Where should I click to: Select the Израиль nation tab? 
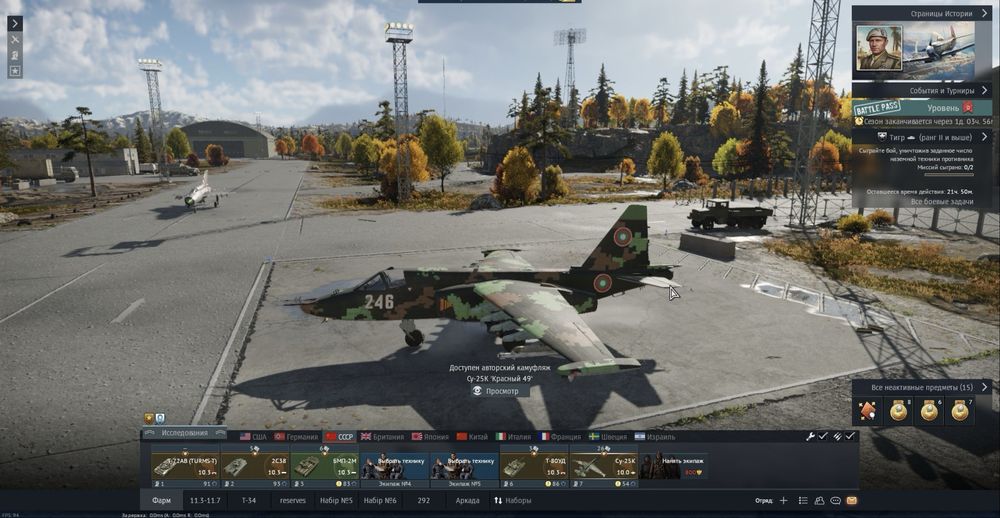coord(654,437)
